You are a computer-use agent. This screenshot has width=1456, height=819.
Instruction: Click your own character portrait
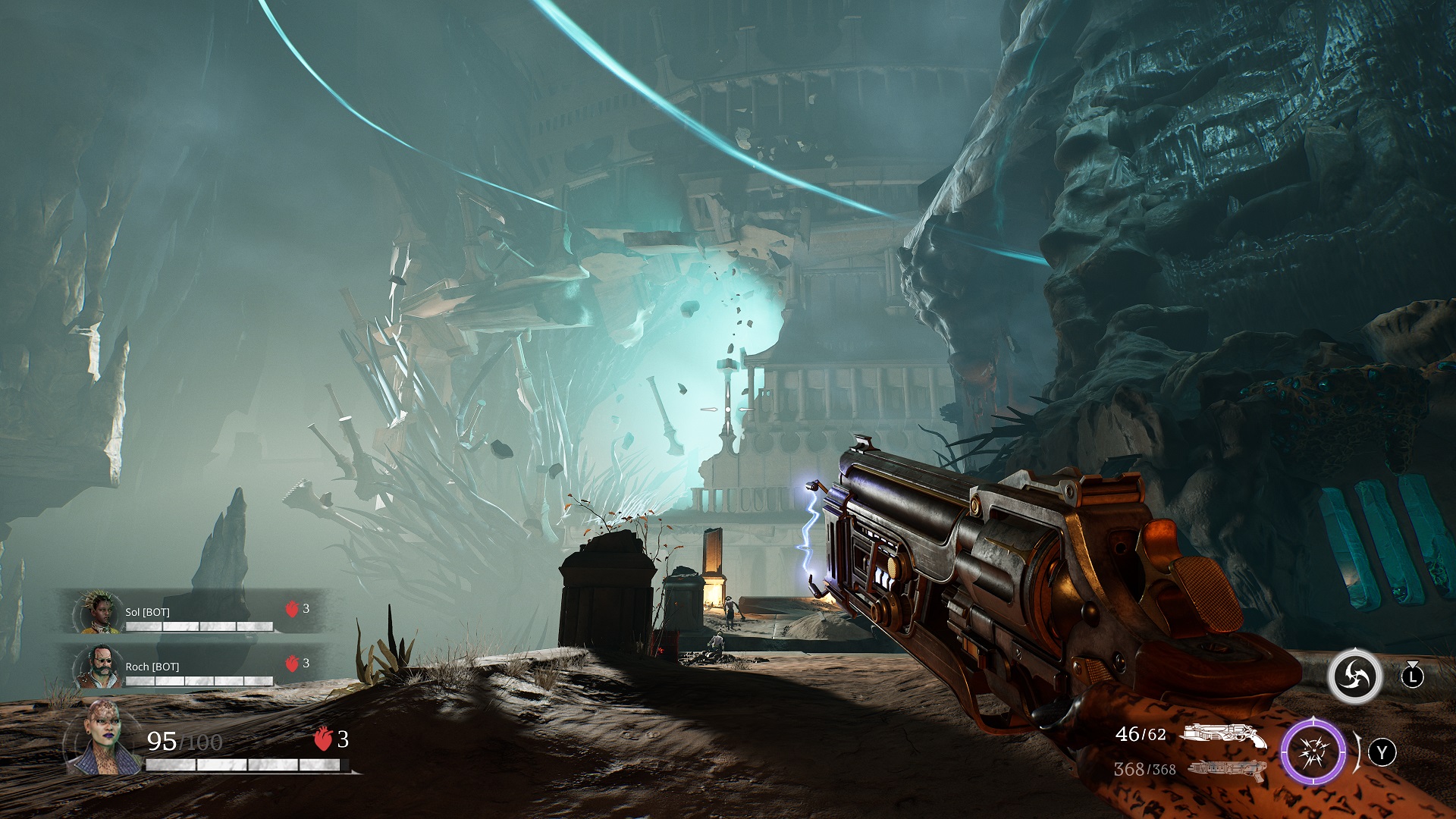pos(104,739)
